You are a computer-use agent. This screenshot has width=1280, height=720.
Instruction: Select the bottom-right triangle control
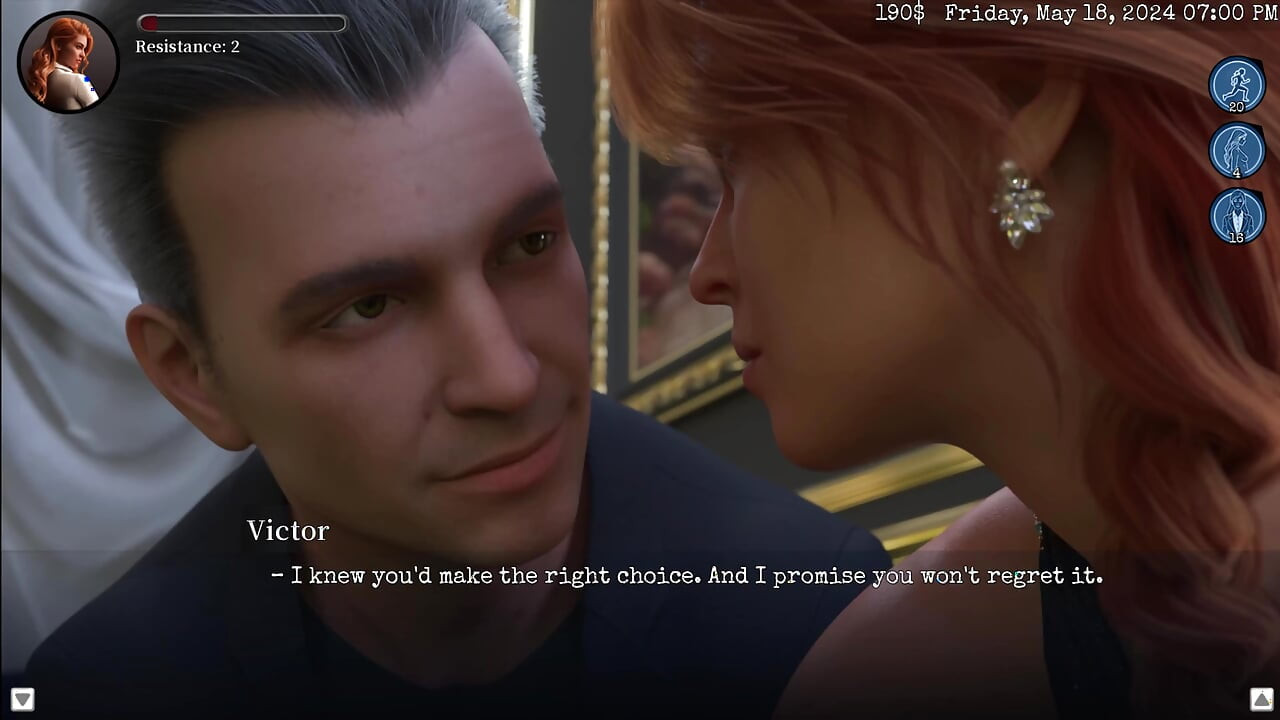(1260, 699)
